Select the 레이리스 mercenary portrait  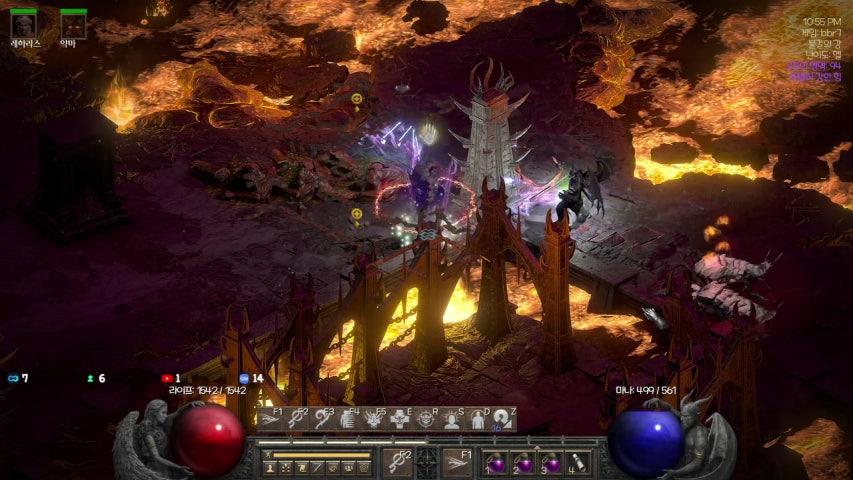tap(24, 26)
